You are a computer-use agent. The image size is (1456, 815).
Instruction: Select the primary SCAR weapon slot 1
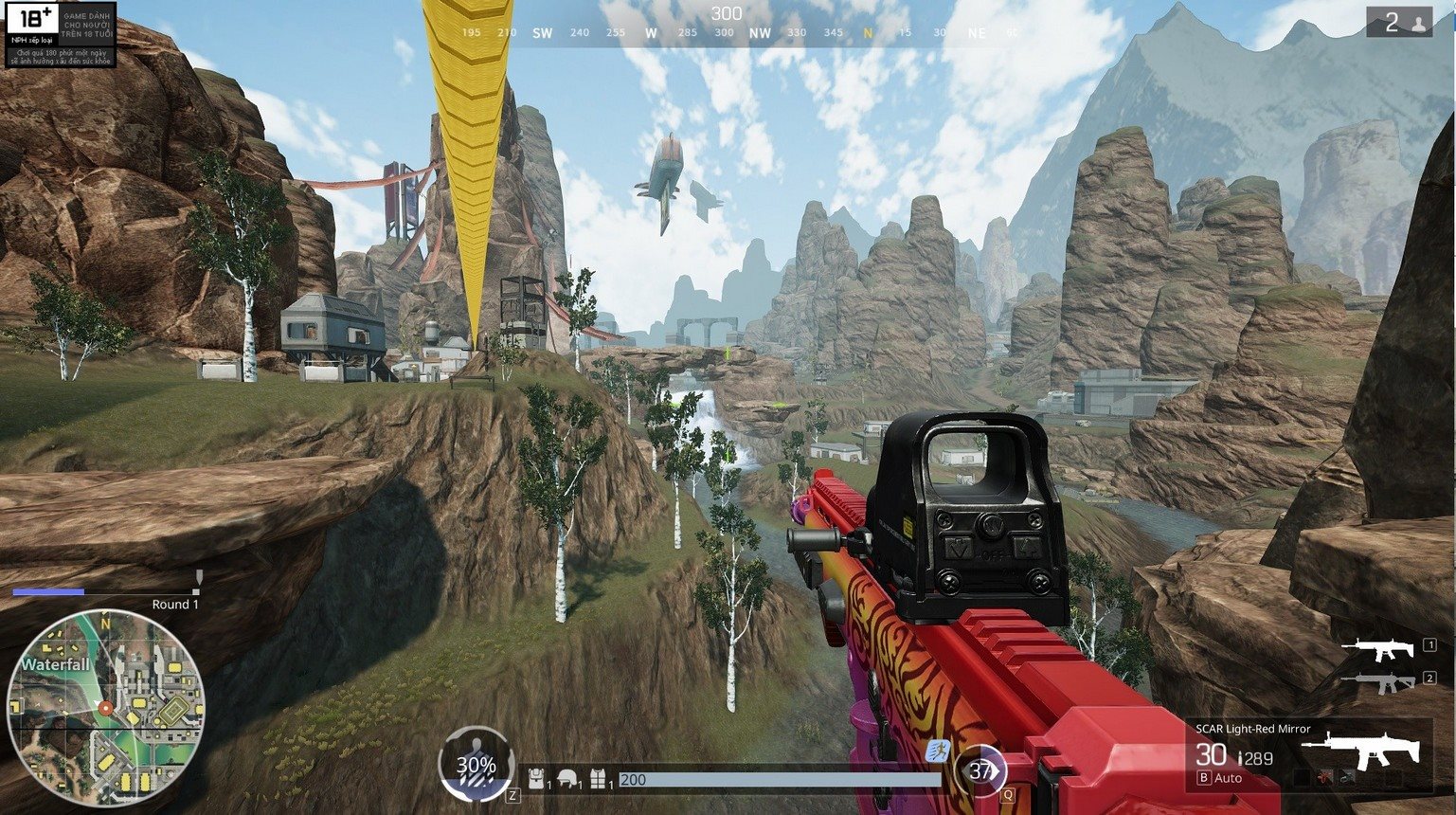(1382, 649)
